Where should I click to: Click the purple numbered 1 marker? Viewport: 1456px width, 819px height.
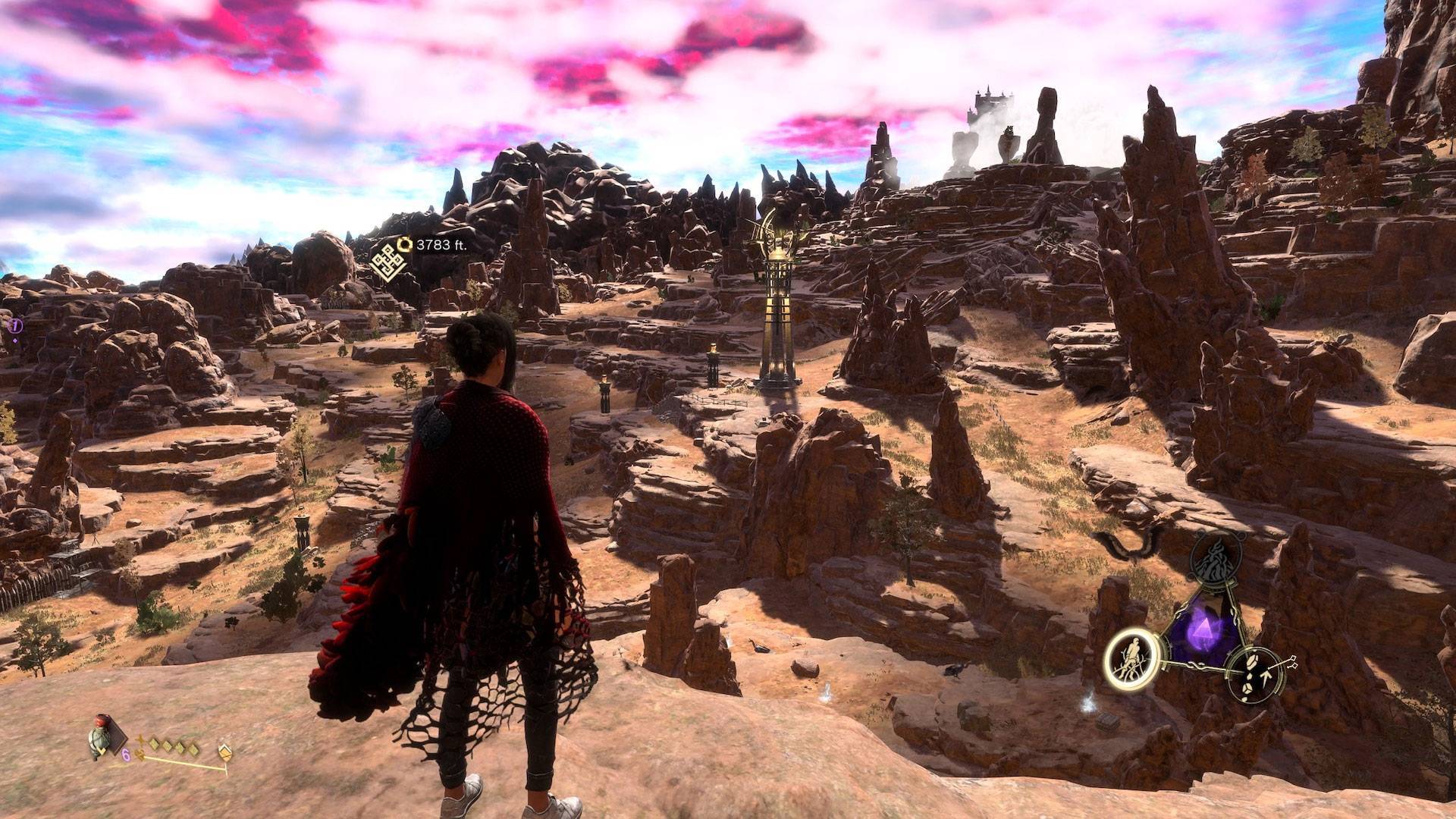[14, 326]
